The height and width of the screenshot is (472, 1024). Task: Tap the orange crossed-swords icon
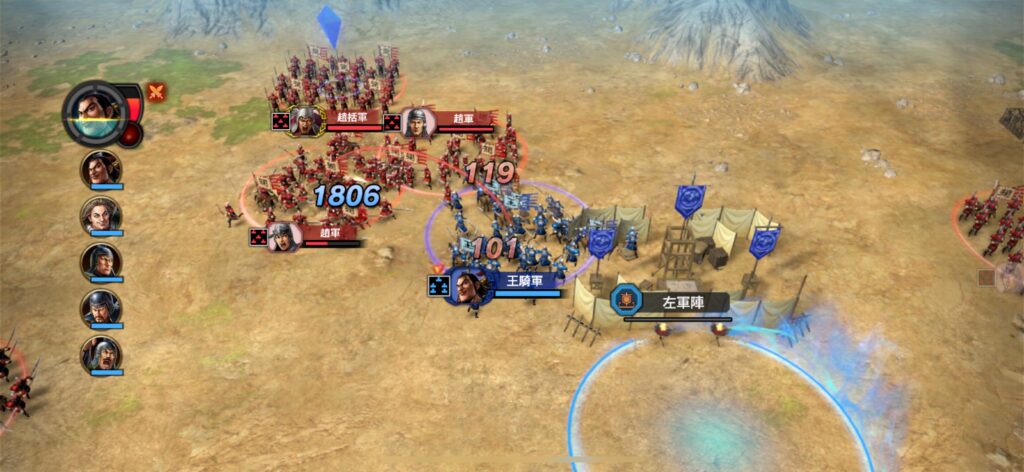click(157, 92)
